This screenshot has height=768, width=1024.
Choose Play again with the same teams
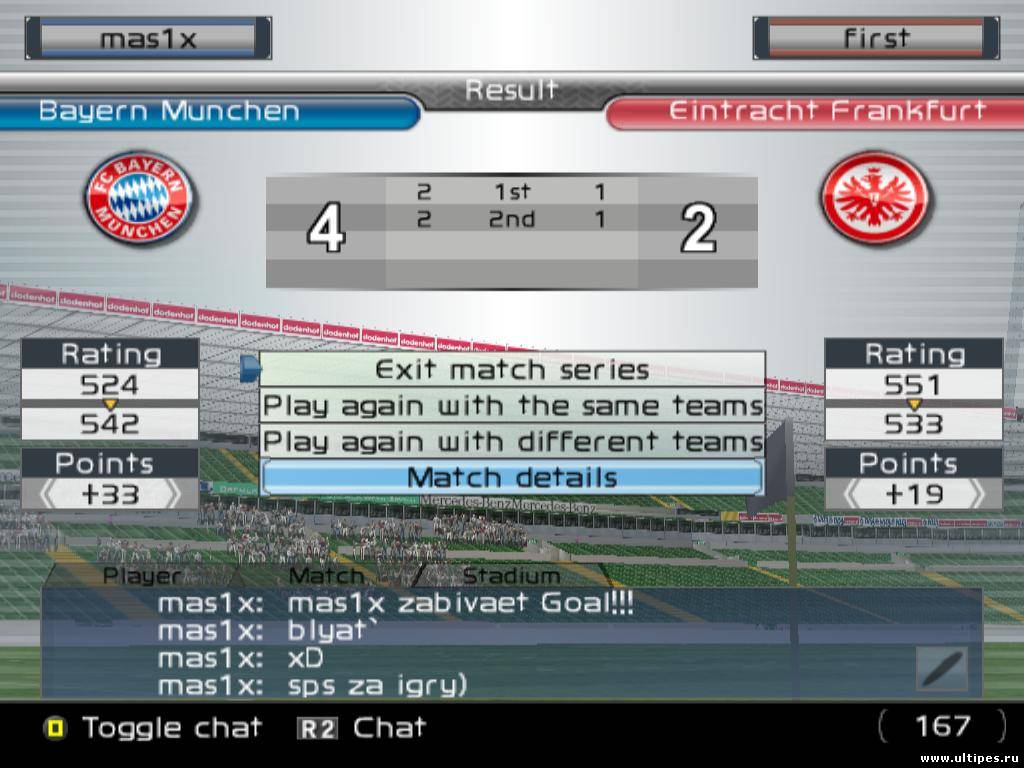coord(512,406)
